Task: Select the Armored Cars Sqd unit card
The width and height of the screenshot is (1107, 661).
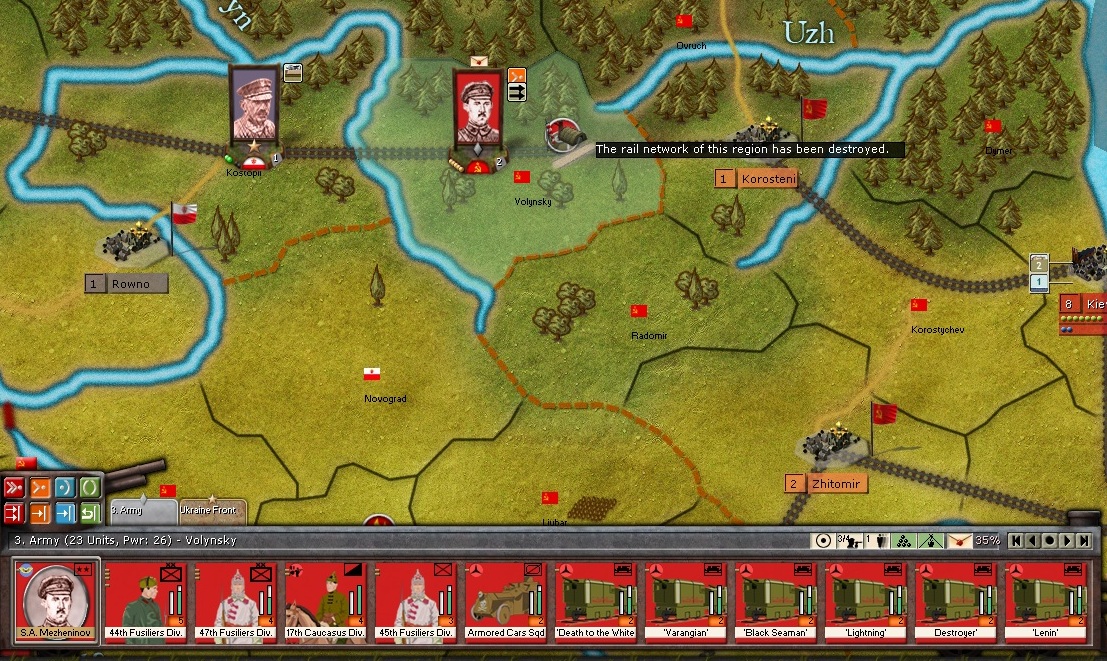Action: [x=507, y=602]
